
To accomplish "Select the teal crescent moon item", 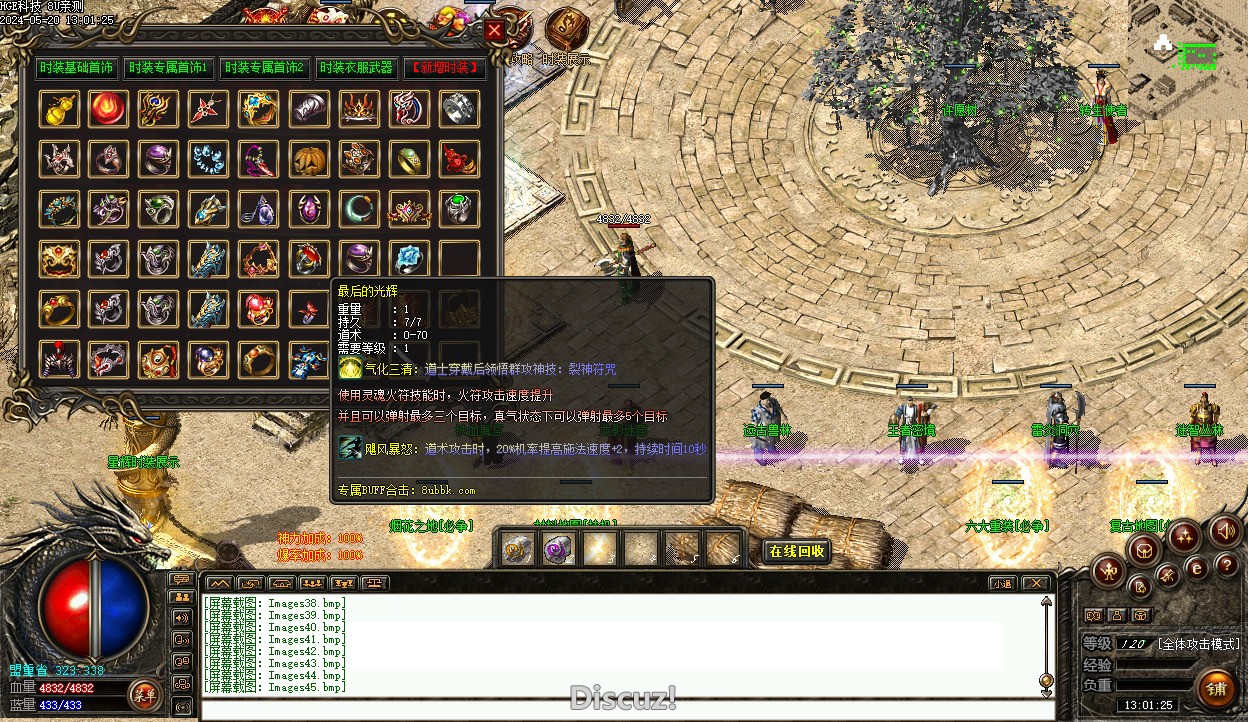I will point(359,209).
